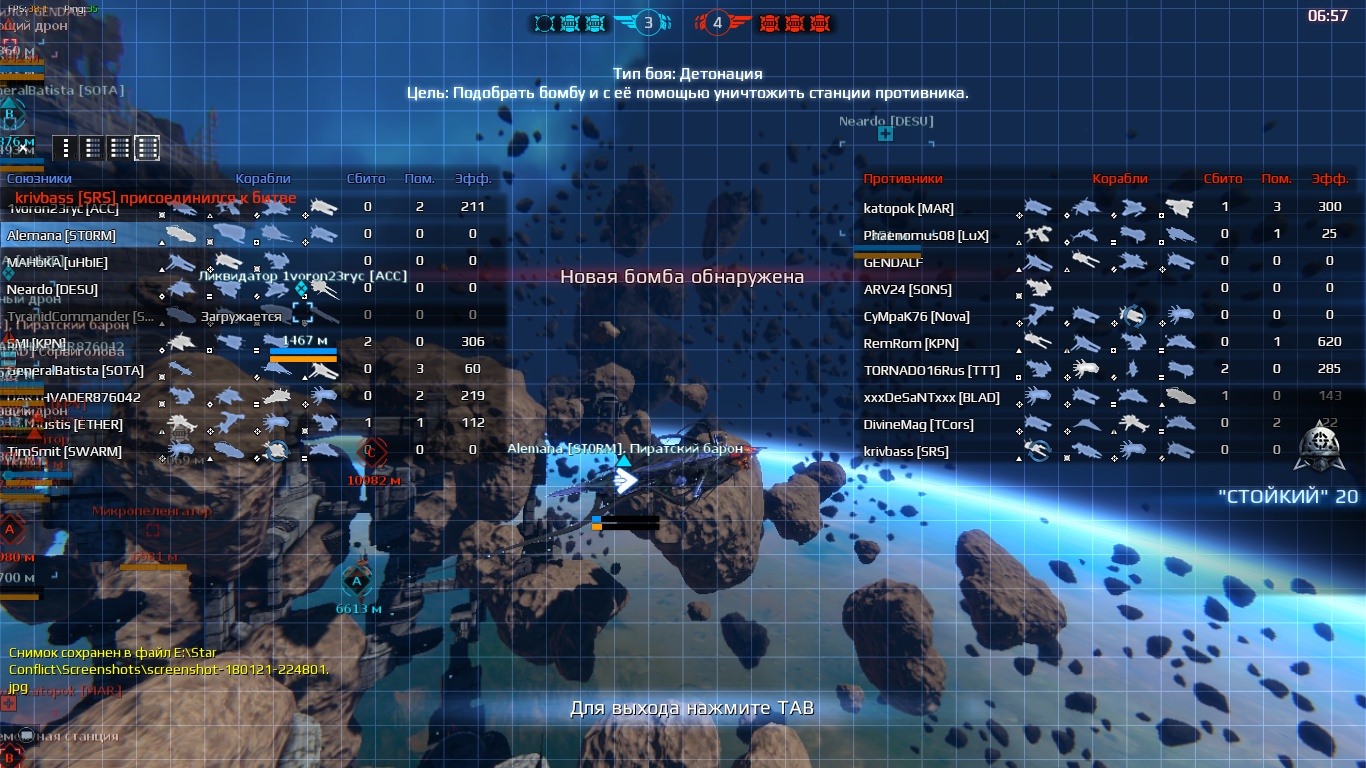The width and height of the screenshot is (1366, 768).
Task: Click the highlighted scoreboard view icon
Action: [147, 148]
